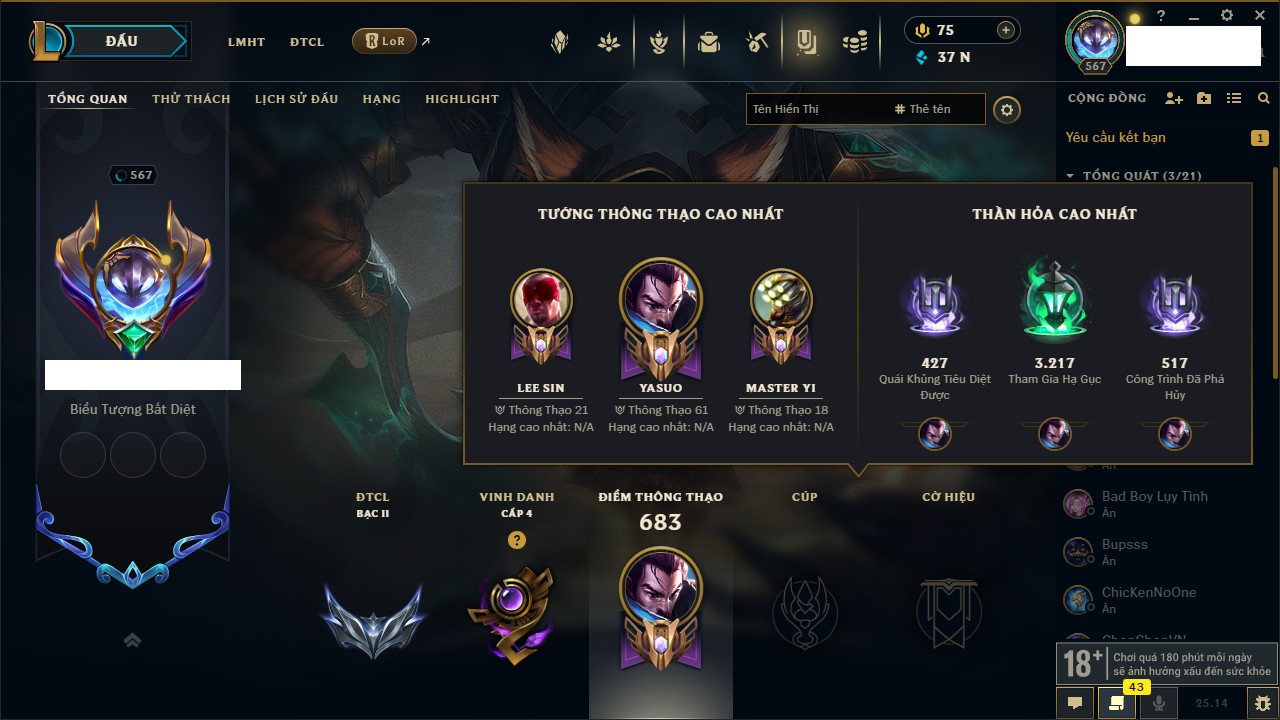Open the client settings gear in title bar
The height and width of the screenshot is (720, 1280).
coord(1227,16)
